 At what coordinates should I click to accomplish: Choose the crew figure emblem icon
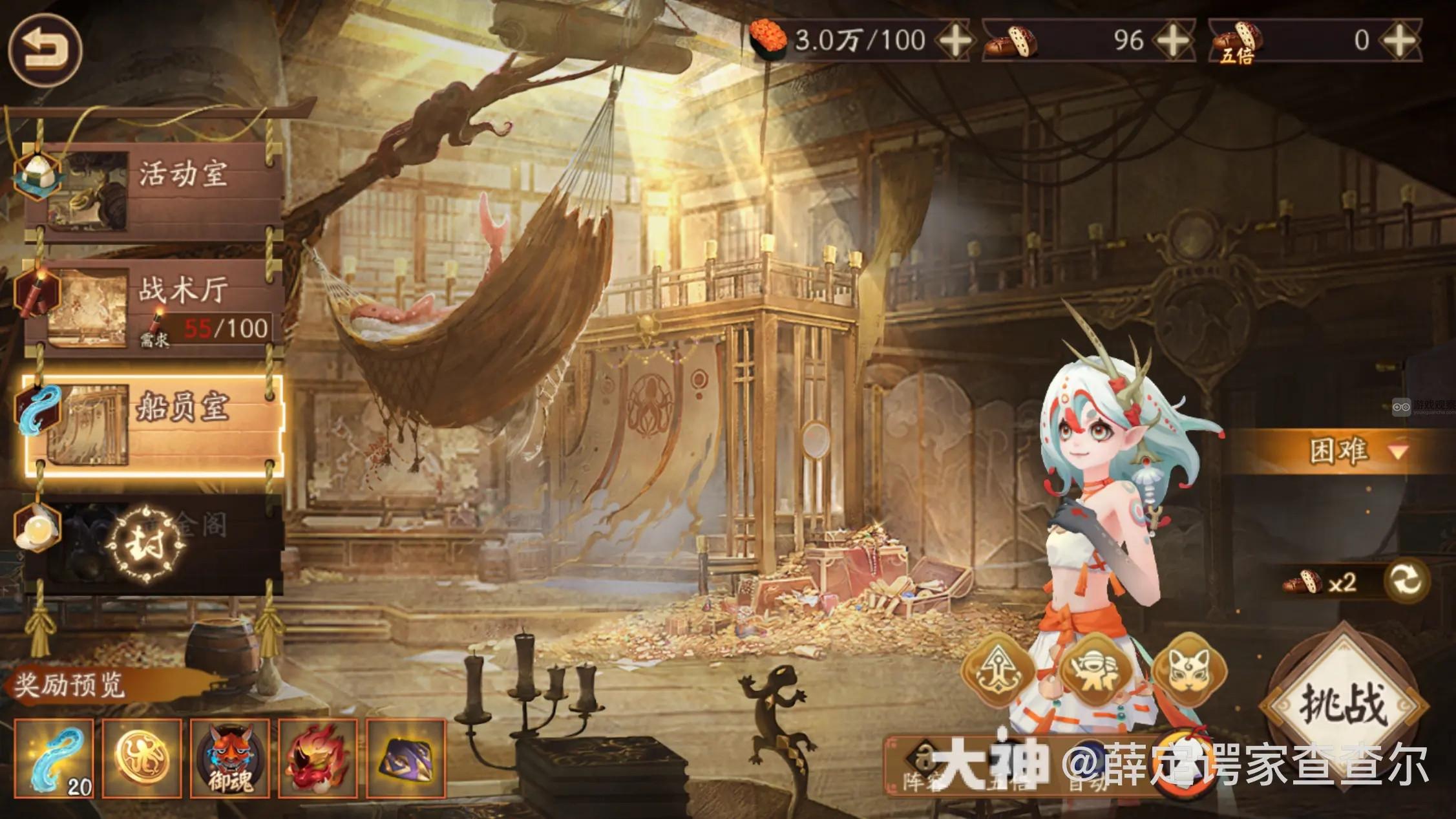[x=1094, y=672]
